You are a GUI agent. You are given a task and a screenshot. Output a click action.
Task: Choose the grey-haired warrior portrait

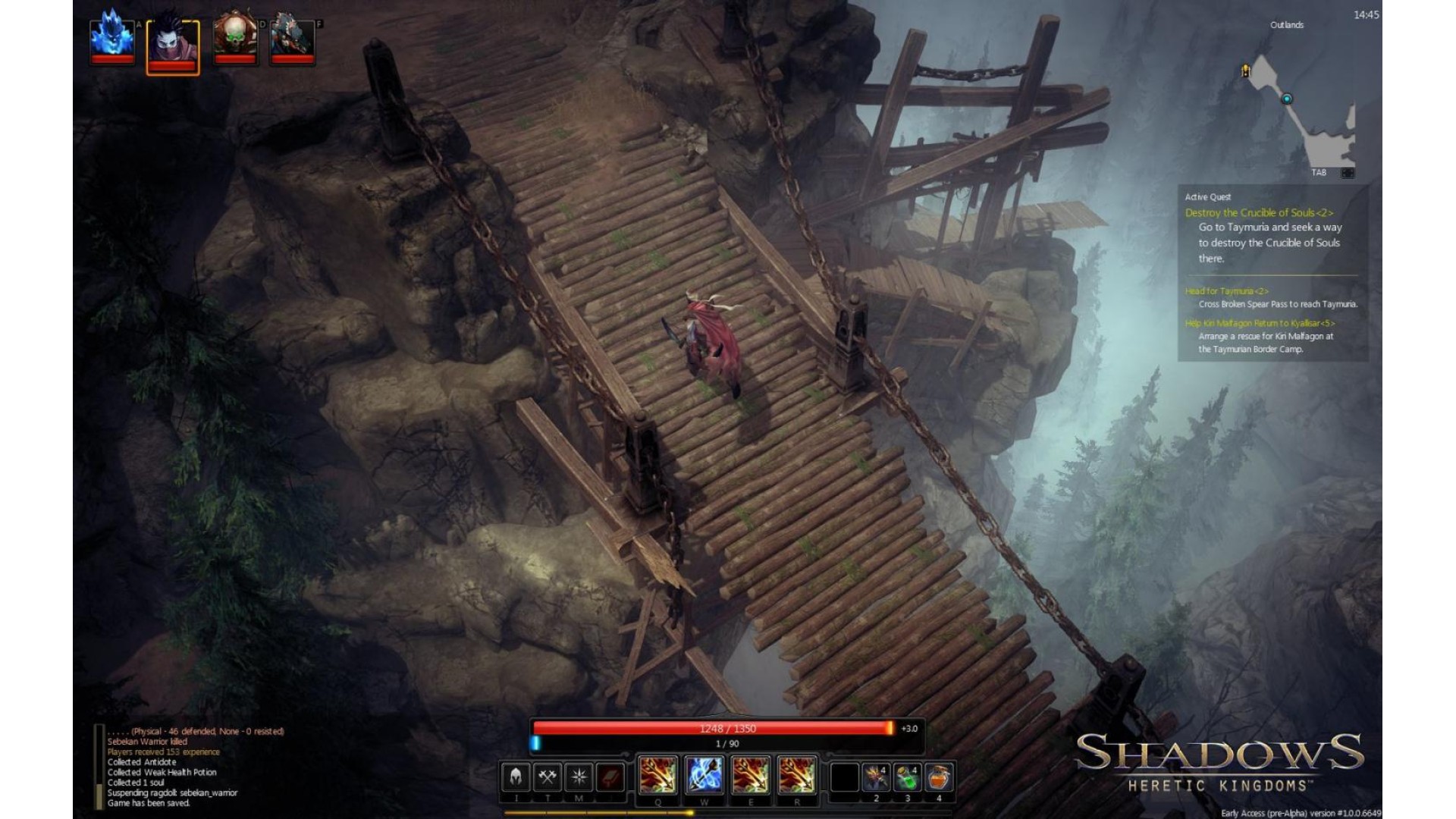coord(293,38)
